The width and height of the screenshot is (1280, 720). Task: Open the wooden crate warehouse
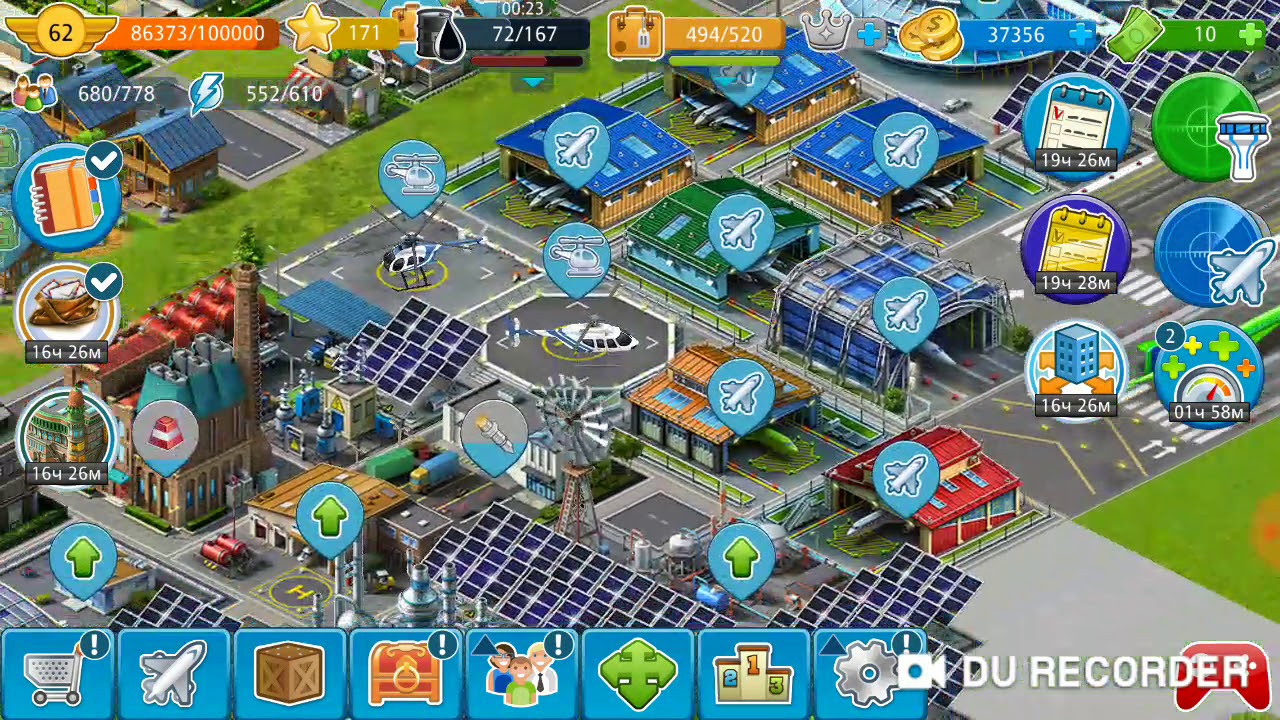(x=290, y=672)
